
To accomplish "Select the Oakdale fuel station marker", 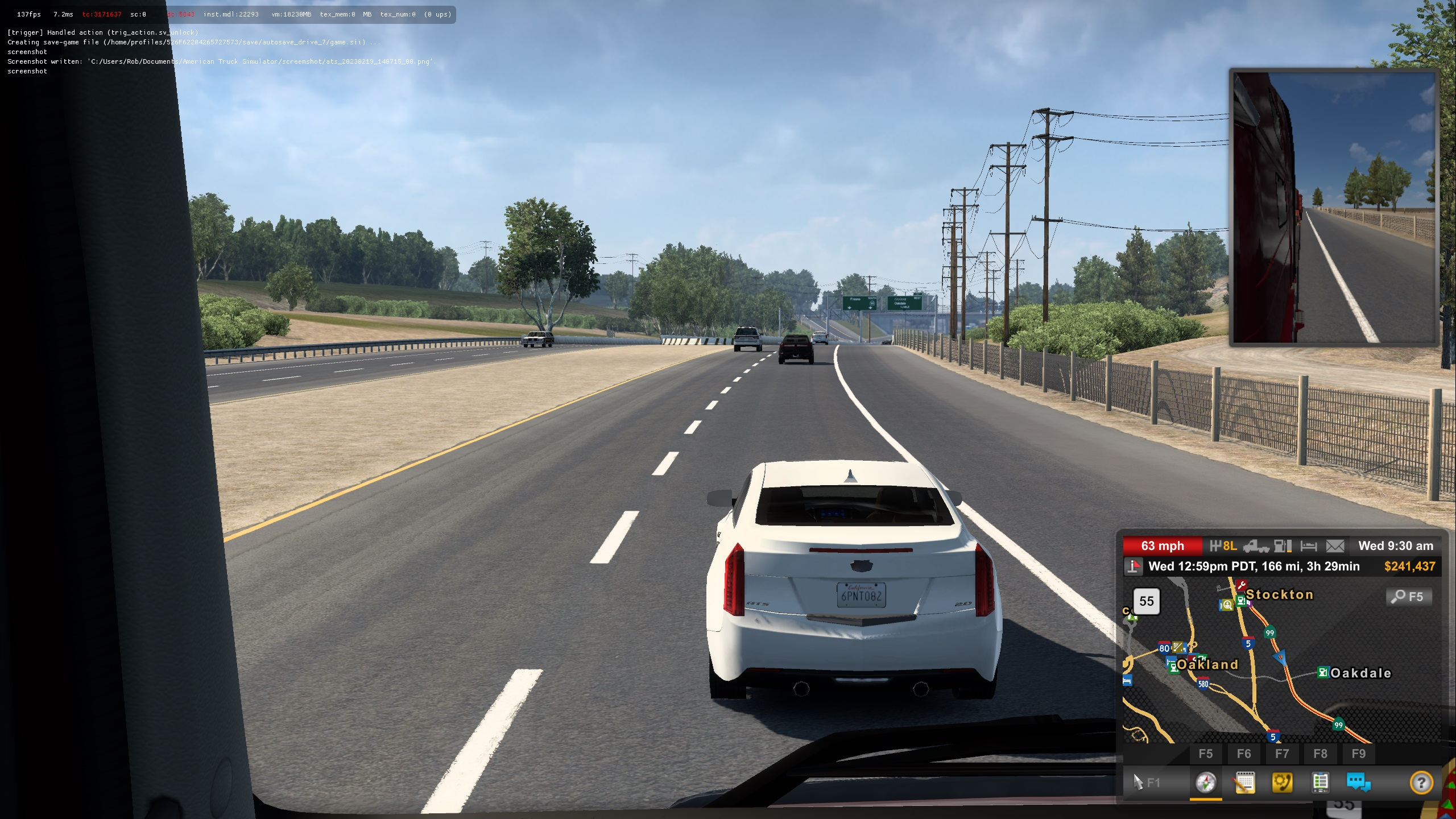I will 1323,673.
